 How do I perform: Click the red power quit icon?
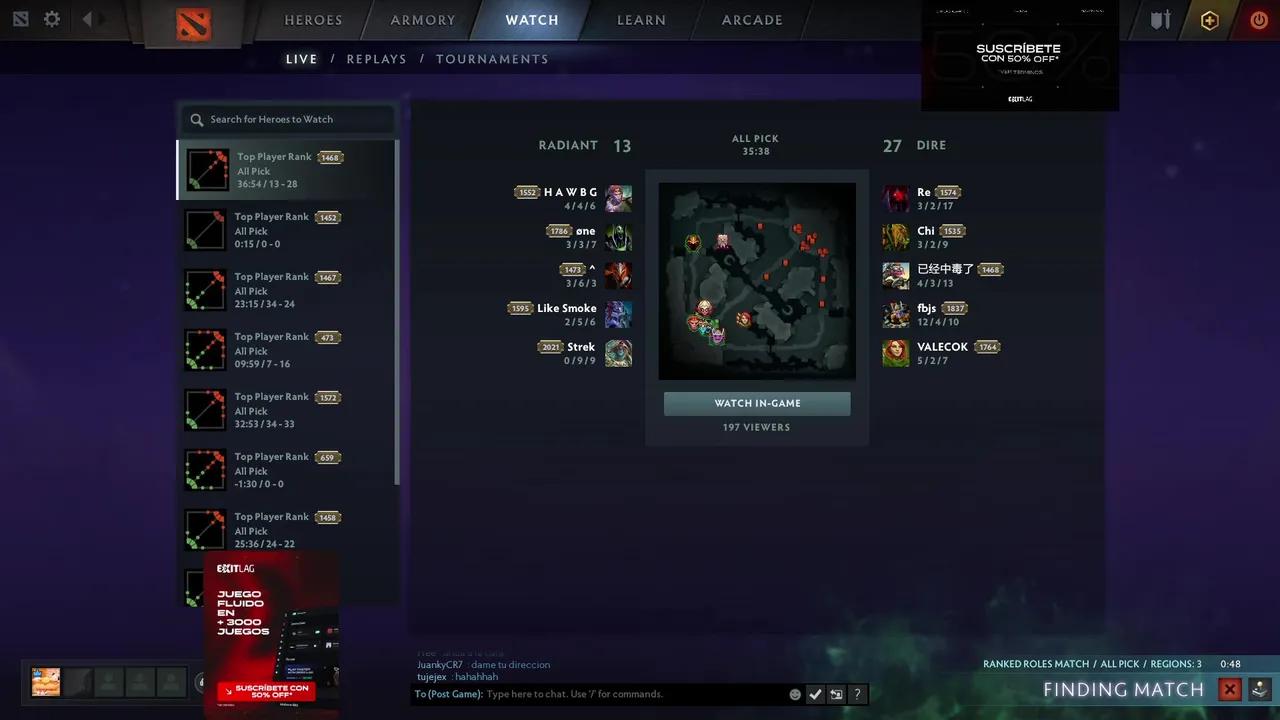(1259, 19)
